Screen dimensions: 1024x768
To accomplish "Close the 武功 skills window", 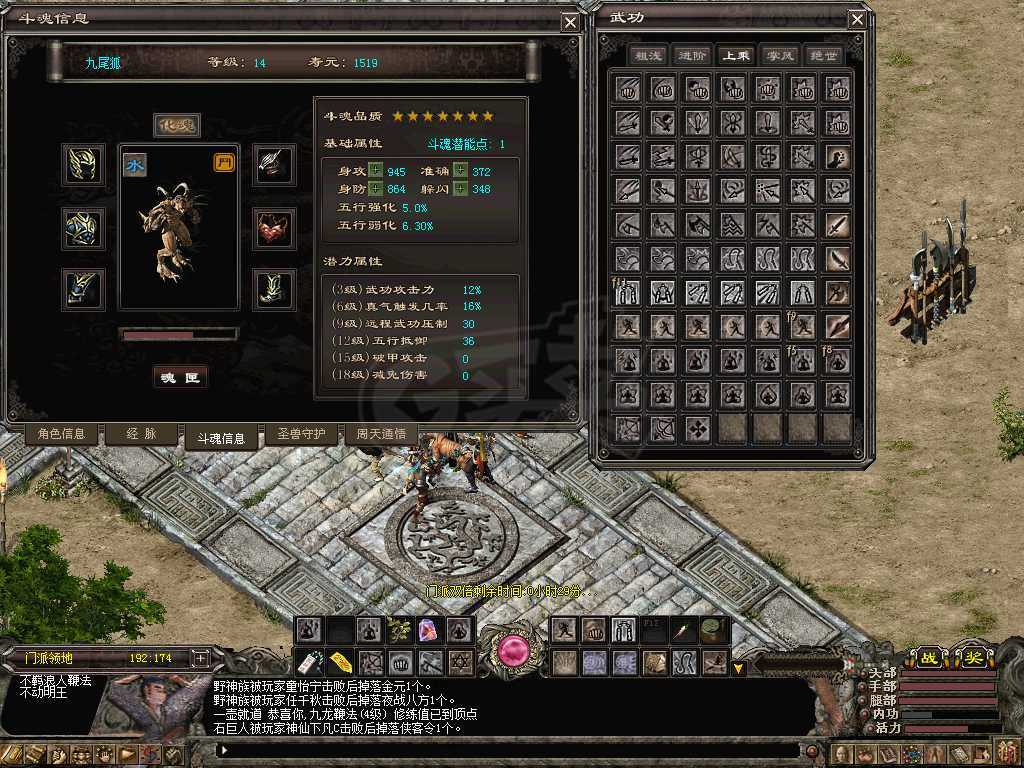I will pos(857,20).
